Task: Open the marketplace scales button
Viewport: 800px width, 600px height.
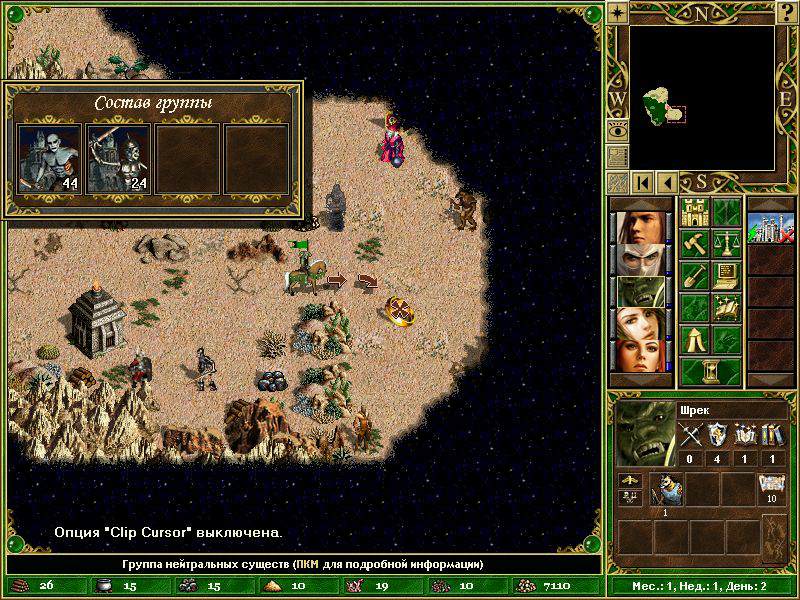Action: tap(726, 243)
